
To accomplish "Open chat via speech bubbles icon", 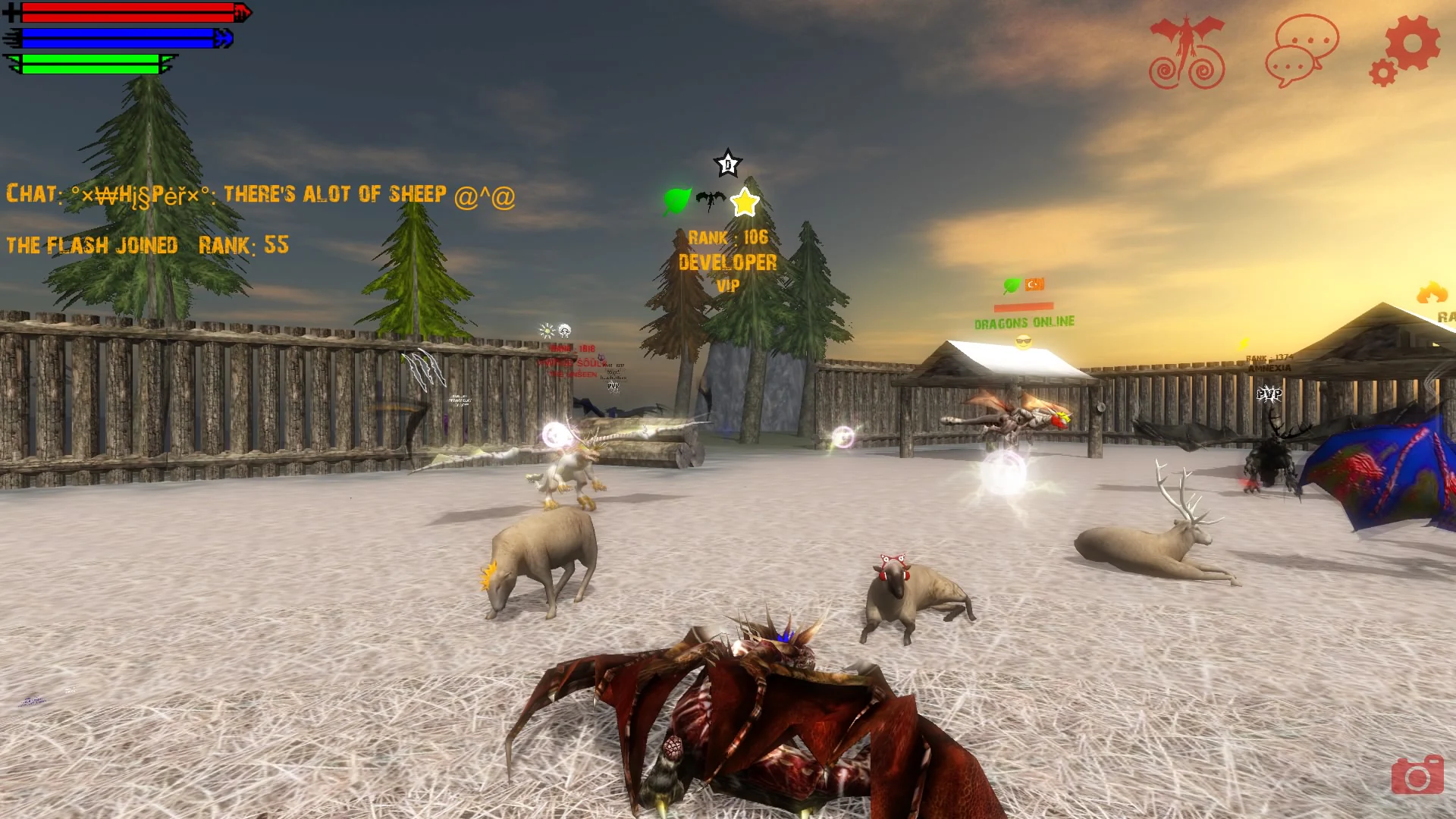I will [x=1301, y=50].
